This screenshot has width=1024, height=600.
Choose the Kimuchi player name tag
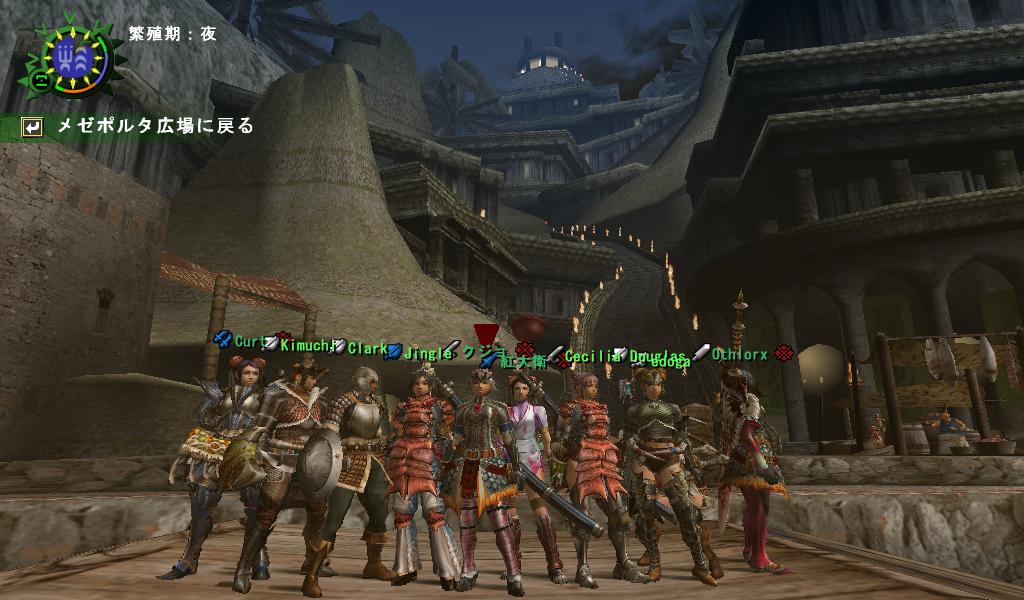coord(305,346)
